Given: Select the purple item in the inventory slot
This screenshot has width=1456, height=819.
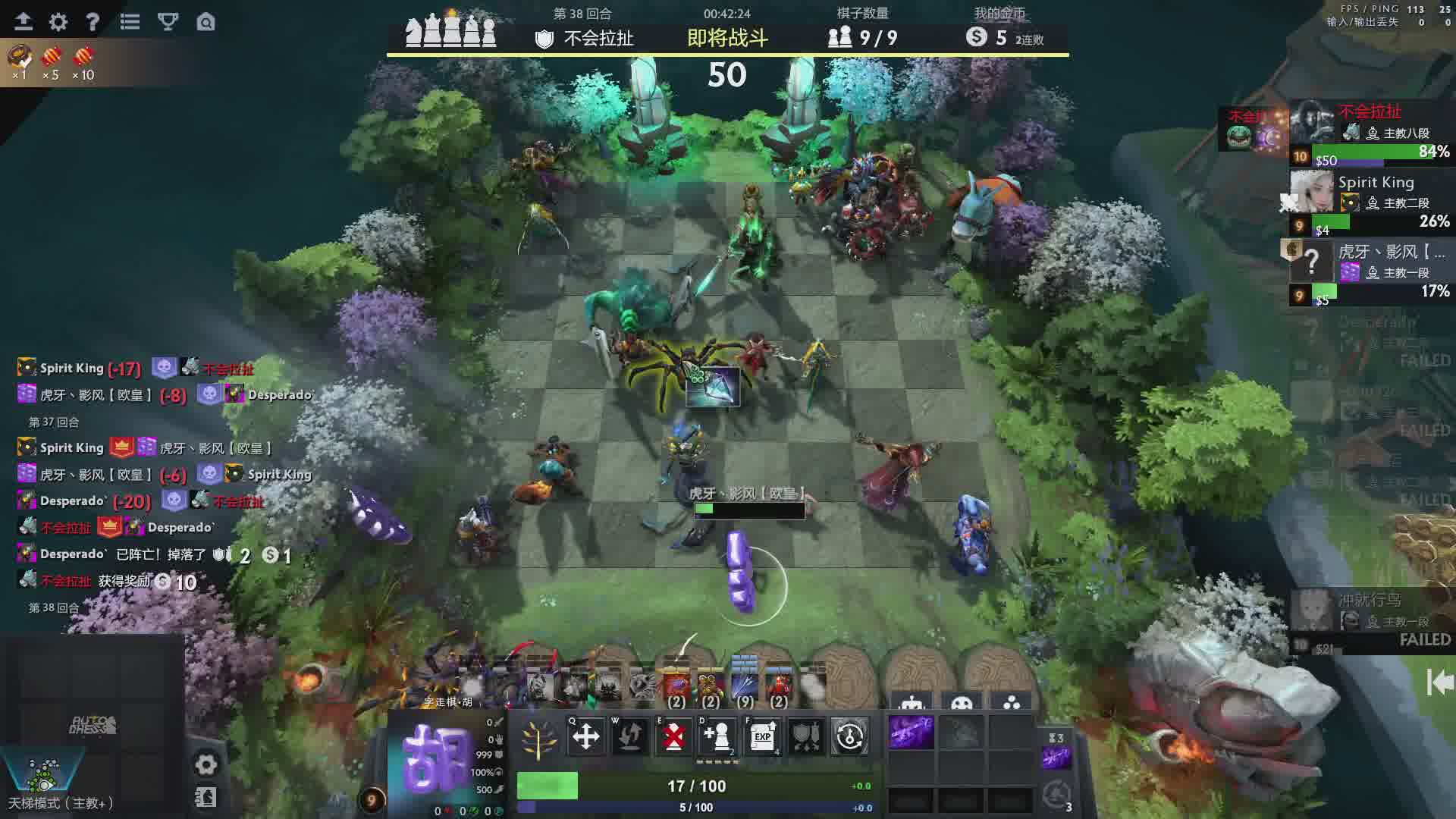Looking at the screenshot, I should click(911, 733).
